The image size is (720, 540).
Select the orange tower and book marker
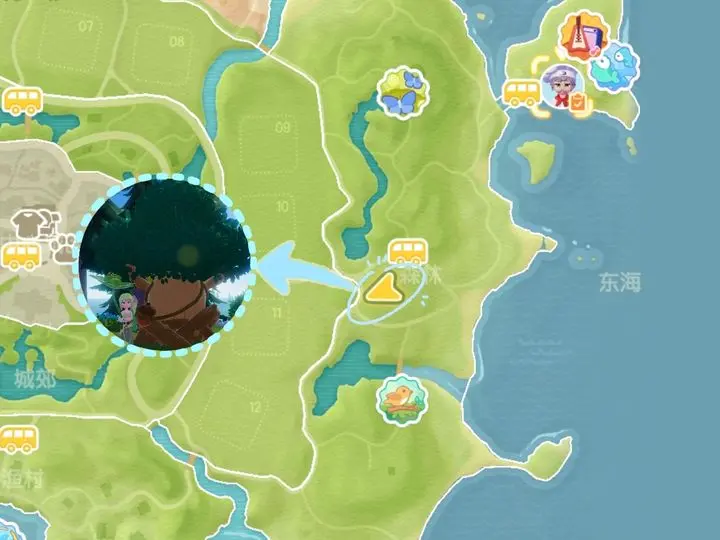(579, 37)
